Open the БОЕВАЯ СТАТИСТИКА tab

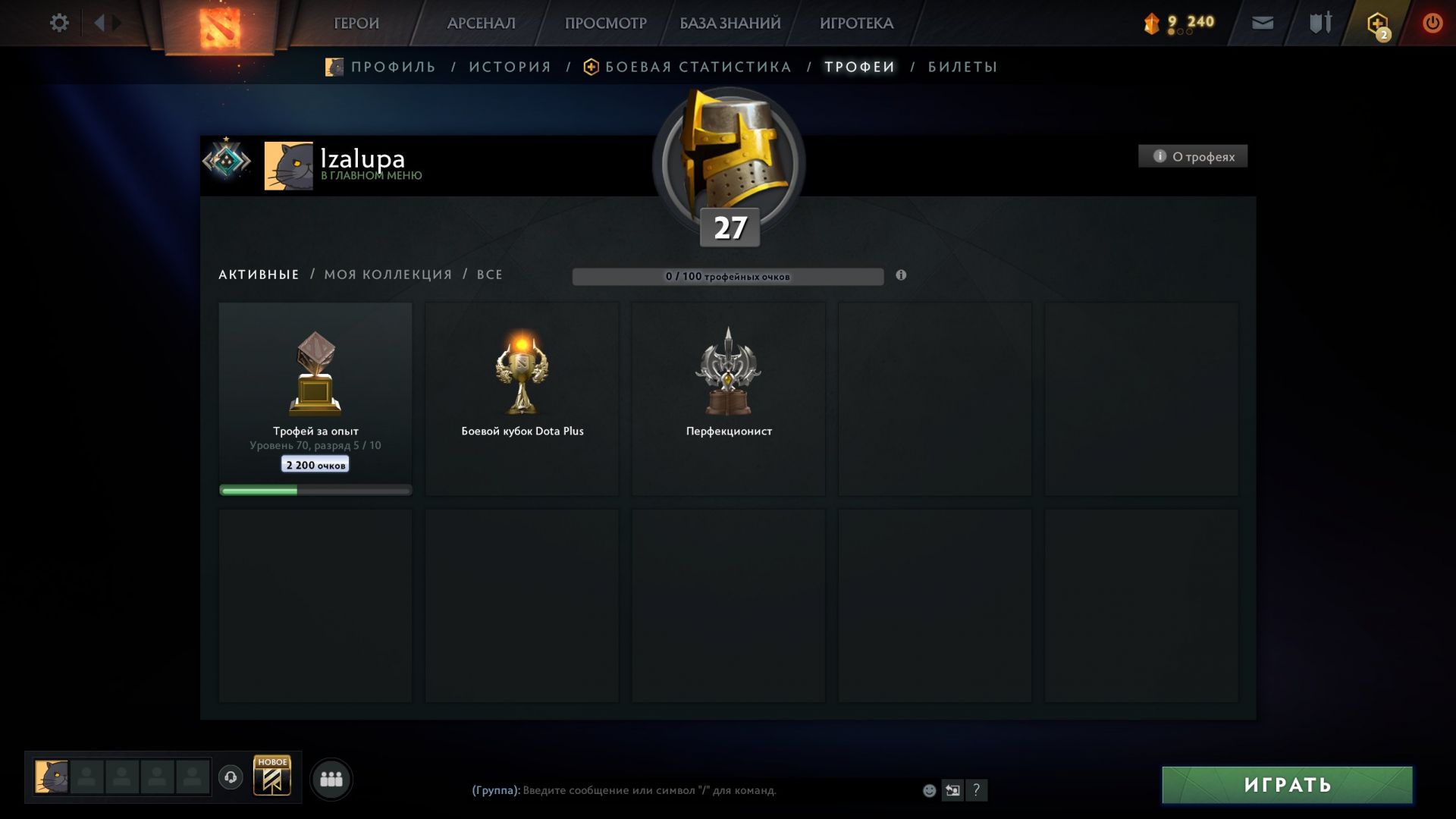pos(698,67)
